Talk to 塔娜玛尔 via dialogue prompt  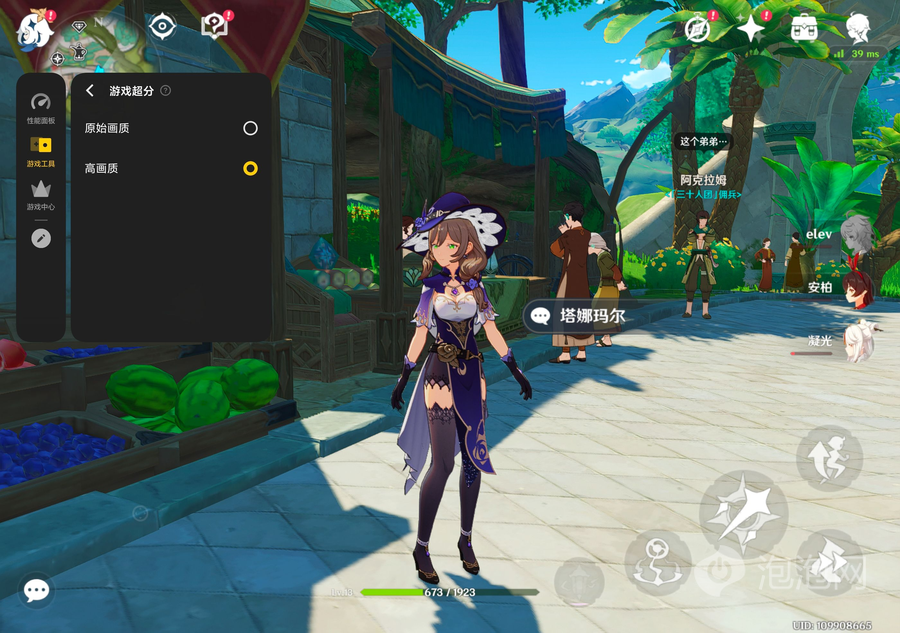click(x=579, y=316)
